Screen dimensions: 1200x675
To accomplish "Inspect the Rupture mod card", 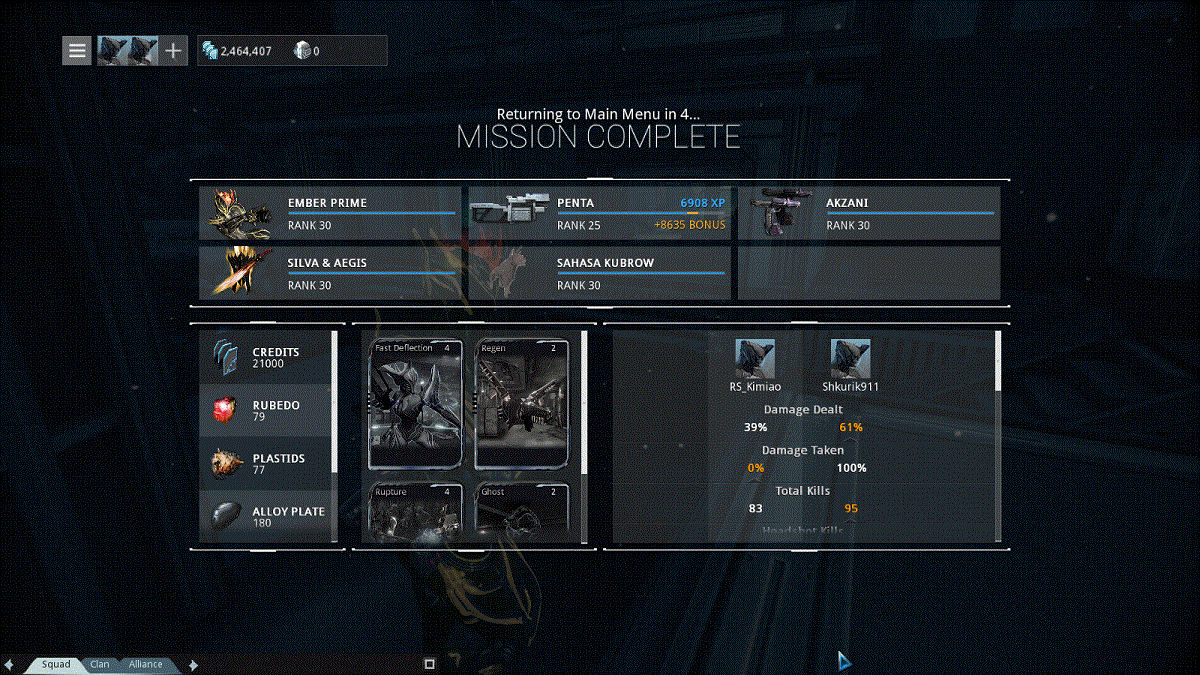I will click(x=416, y=512).
